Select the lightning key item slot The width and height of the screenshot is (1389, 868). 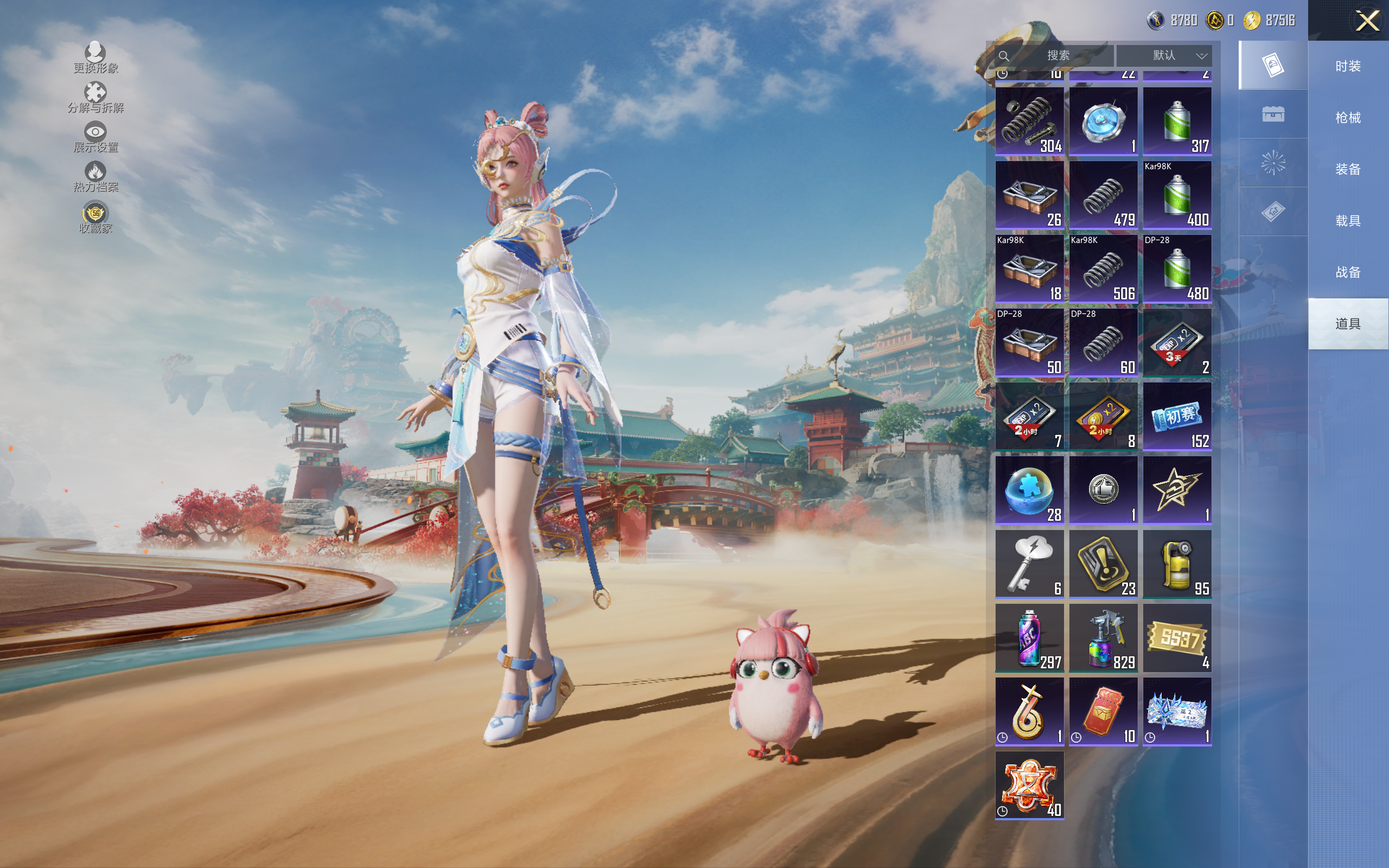pos(1029,564)
